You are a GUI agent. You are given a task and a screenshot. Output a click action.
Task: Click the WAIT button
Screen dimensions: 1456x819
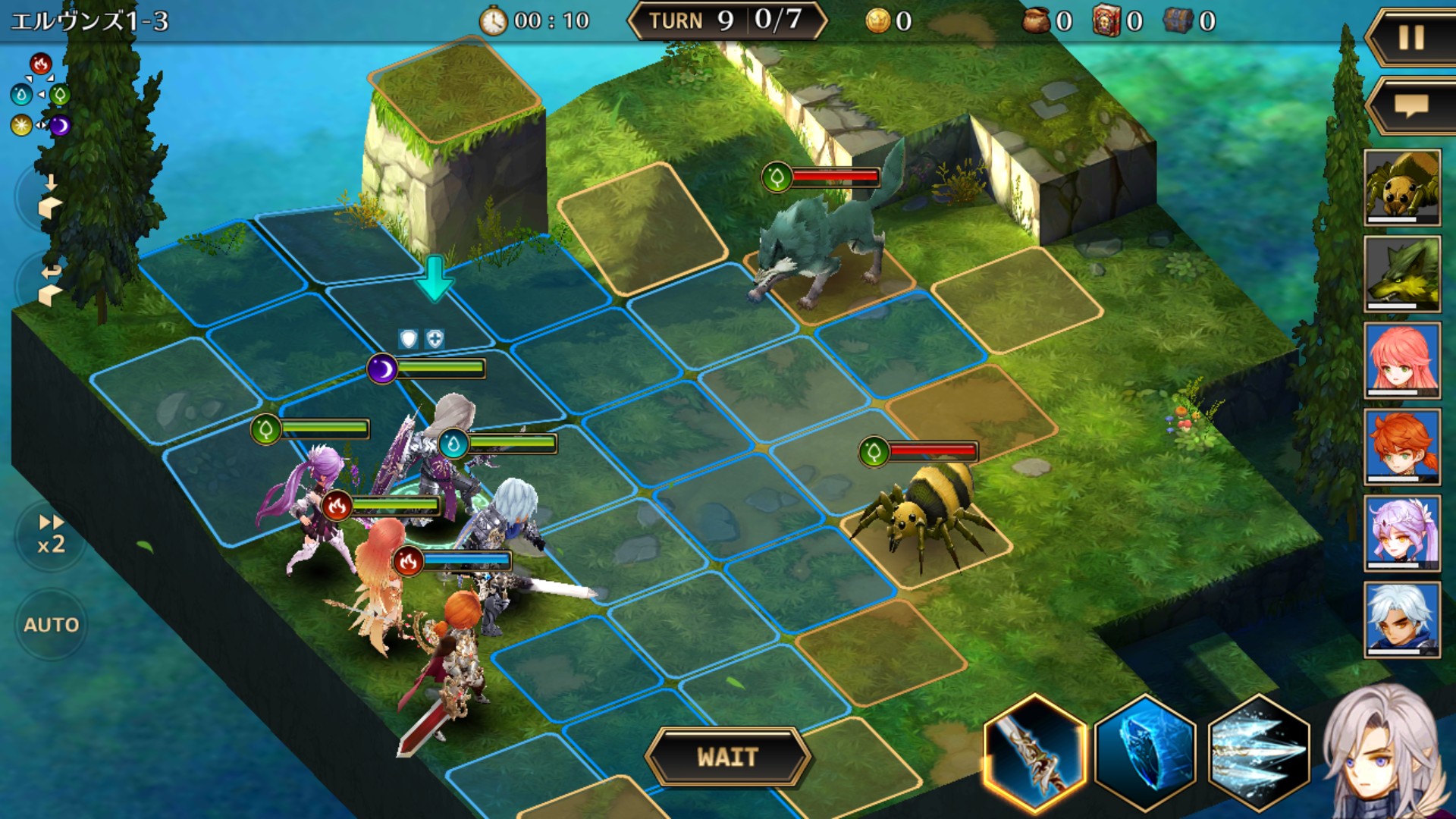click(727, 757)
